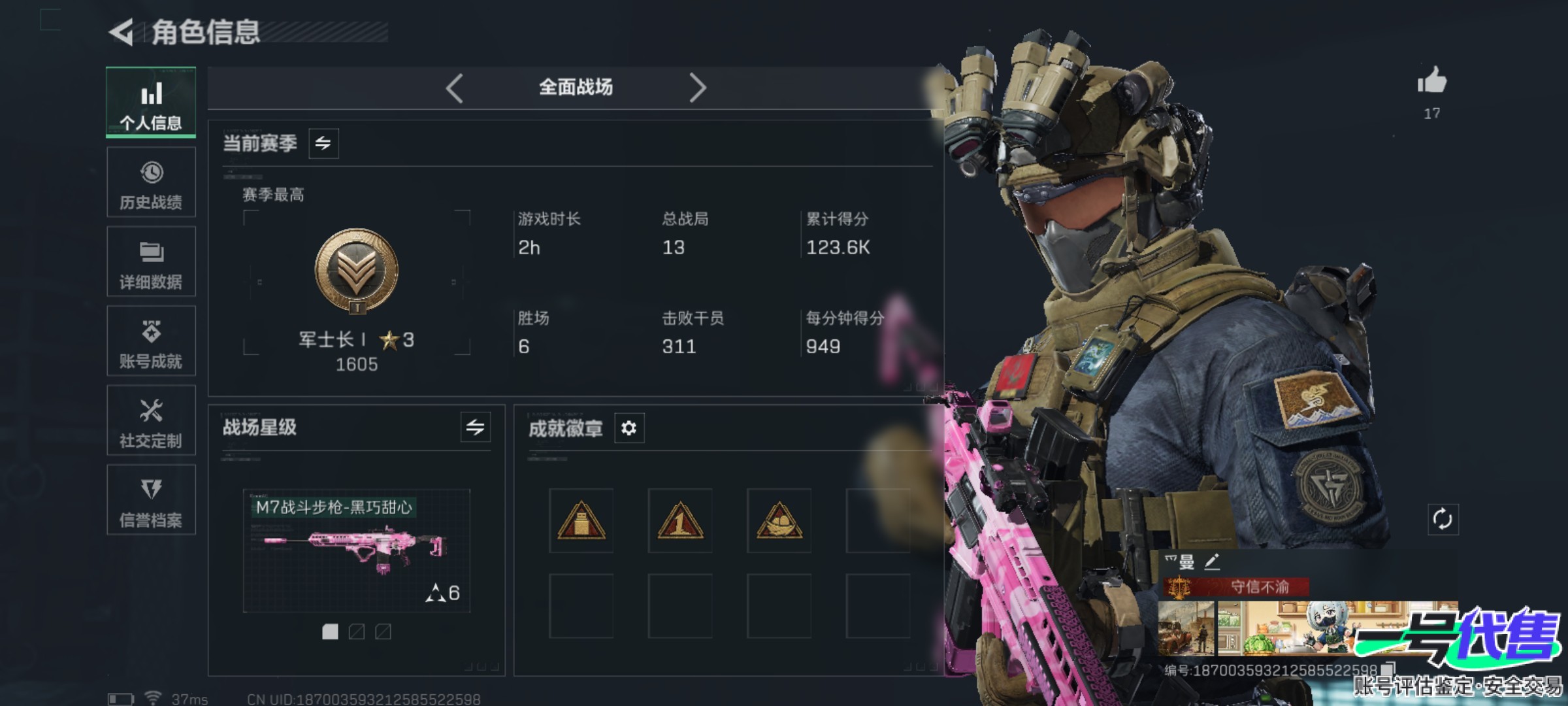This screenshot has width=1568, height=706.
Task: Select the first weapon page indicator square
Action: pos(331,631)
